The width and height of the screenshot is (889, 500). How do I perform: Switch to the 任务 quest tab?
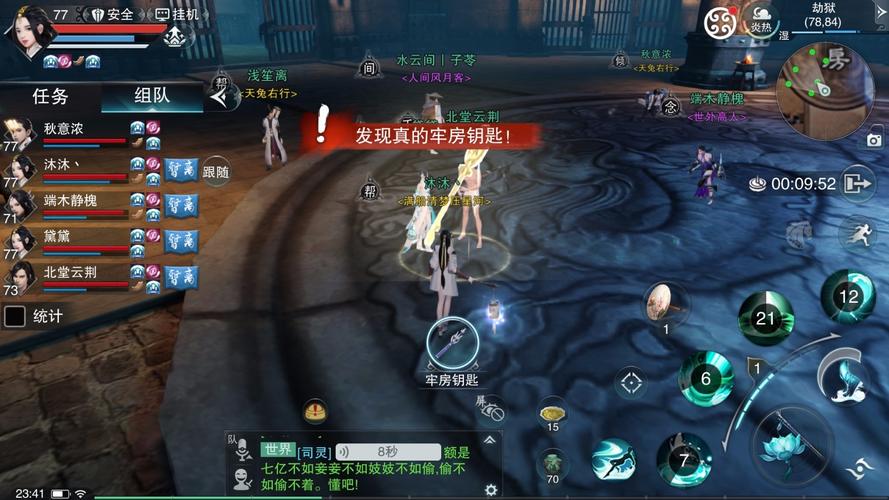coord(50,97)
